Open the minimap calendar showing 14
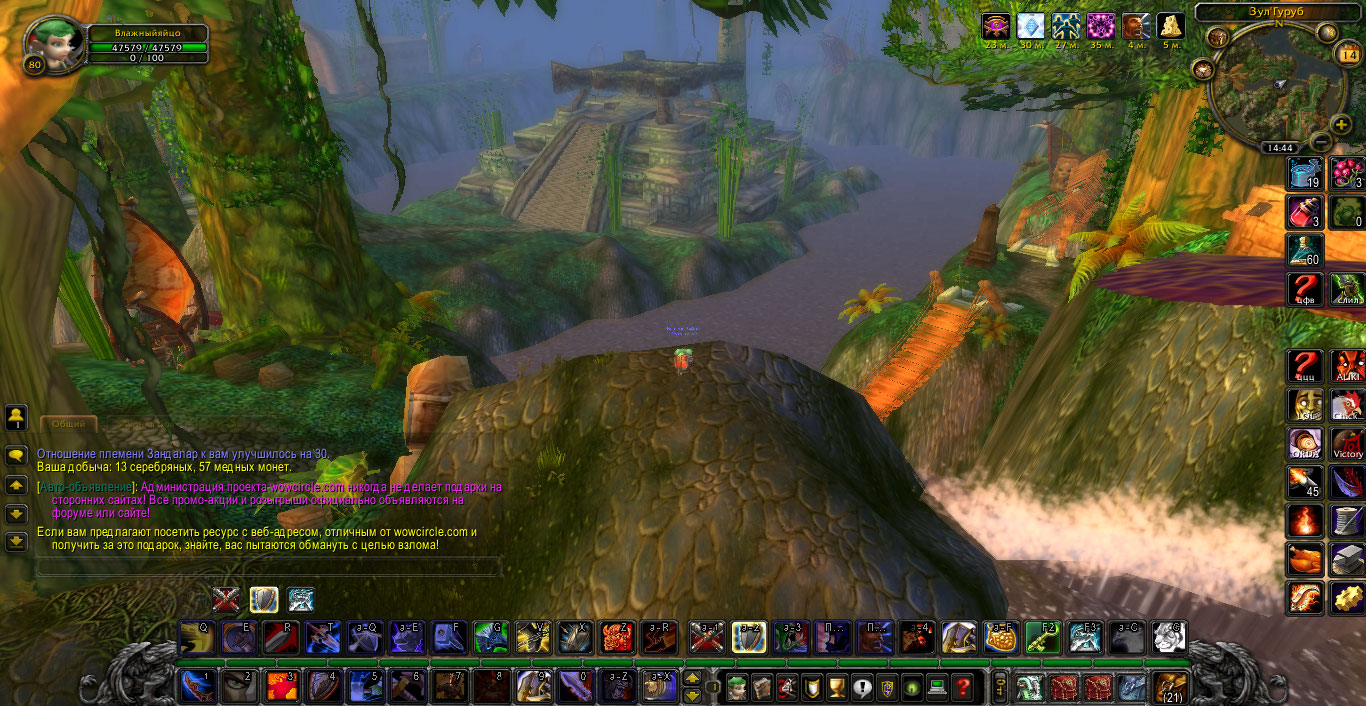This screenshot has height=706, width=1366. coord(1347,56)
